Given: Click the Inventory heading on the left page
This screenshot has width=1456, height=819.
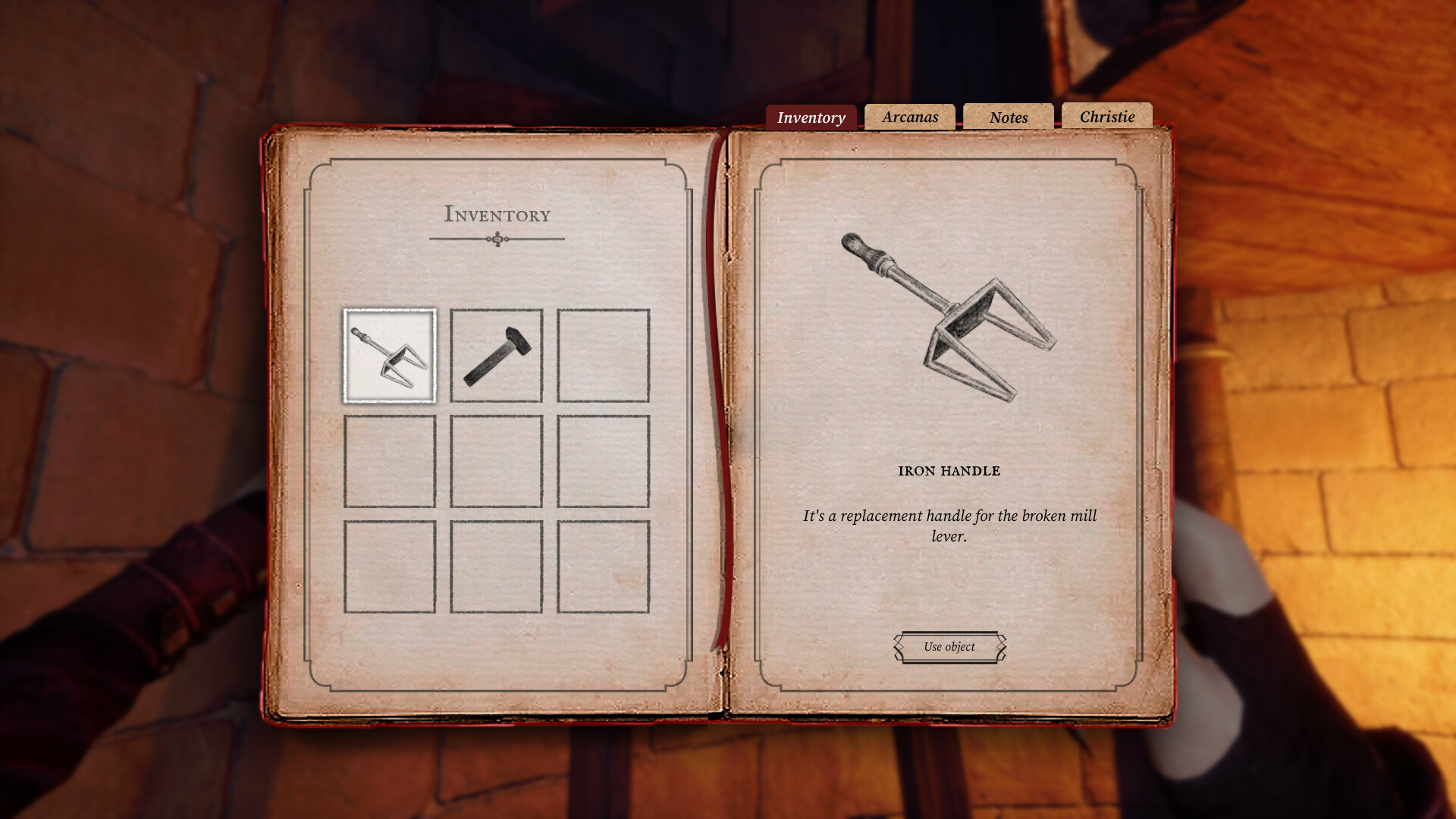Looking at the screenshot, I should coord(497,215).
